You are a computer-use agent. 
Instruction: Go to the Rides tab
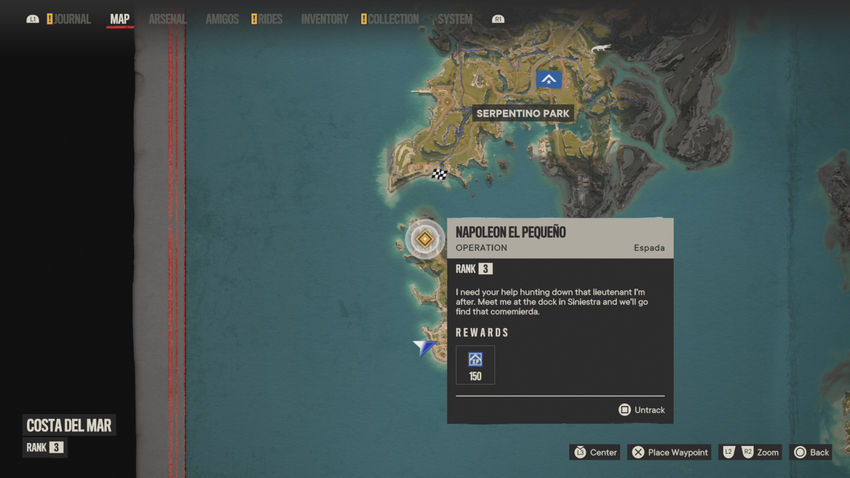click(269, 19)
